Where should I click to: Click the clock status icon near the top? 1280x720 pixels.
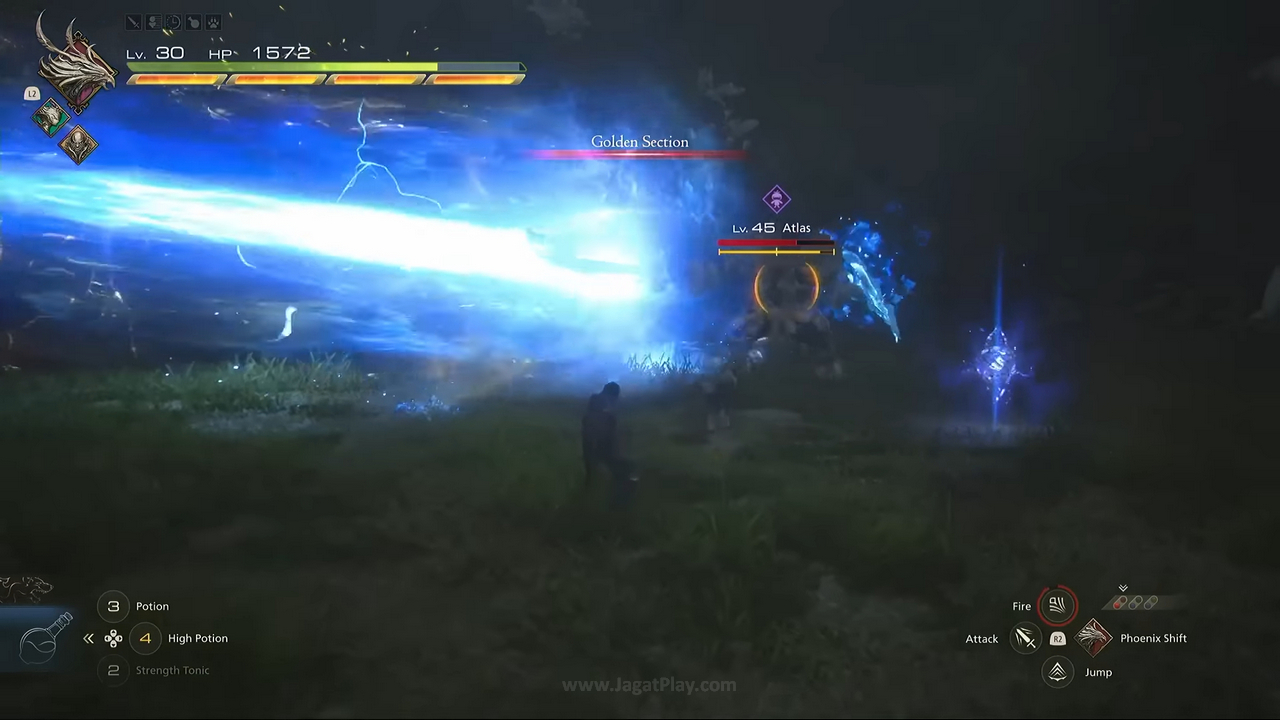172,22
